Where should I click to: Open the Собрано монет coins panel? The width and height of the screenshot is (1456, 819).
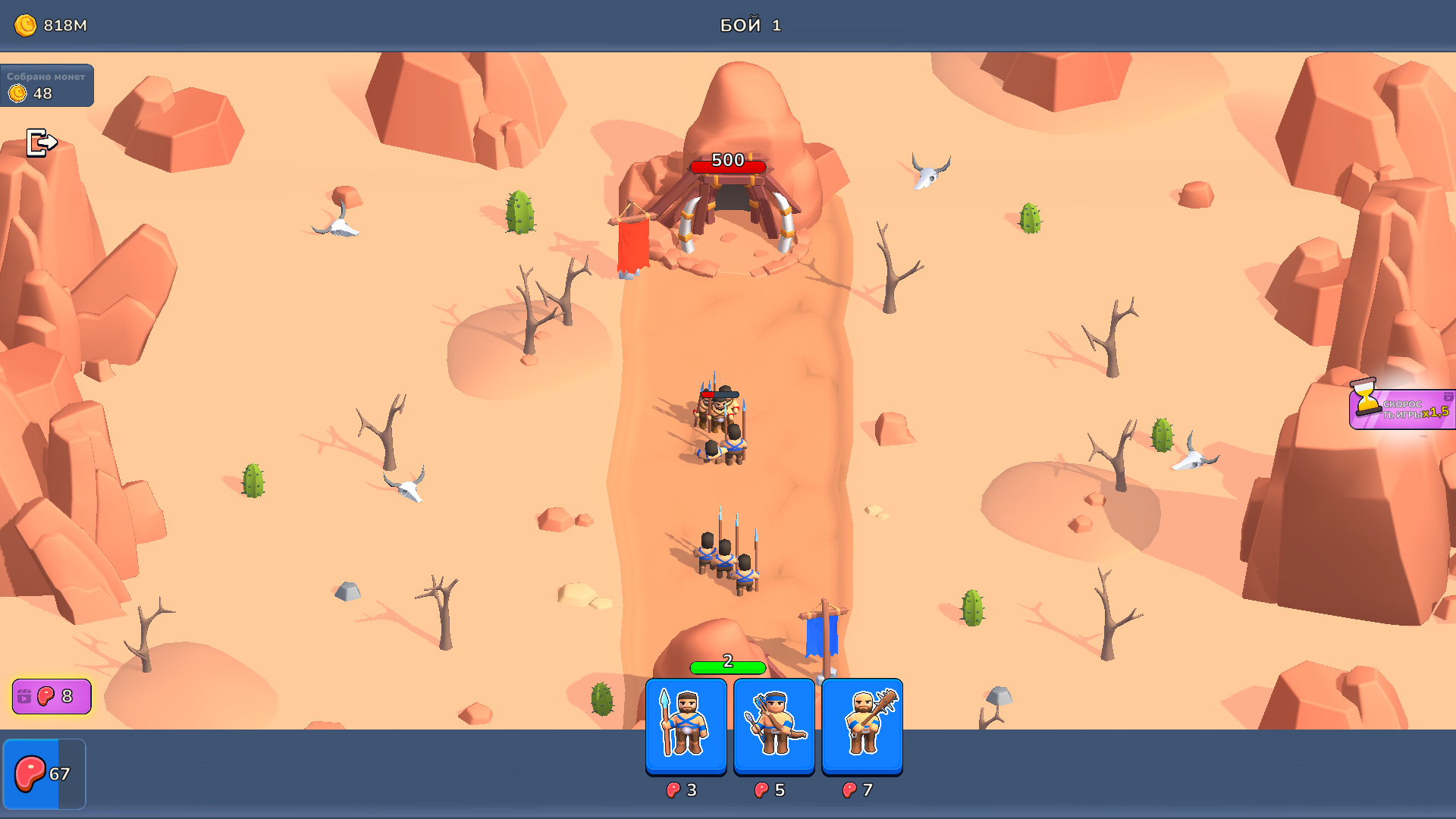[x=47, y=86]
